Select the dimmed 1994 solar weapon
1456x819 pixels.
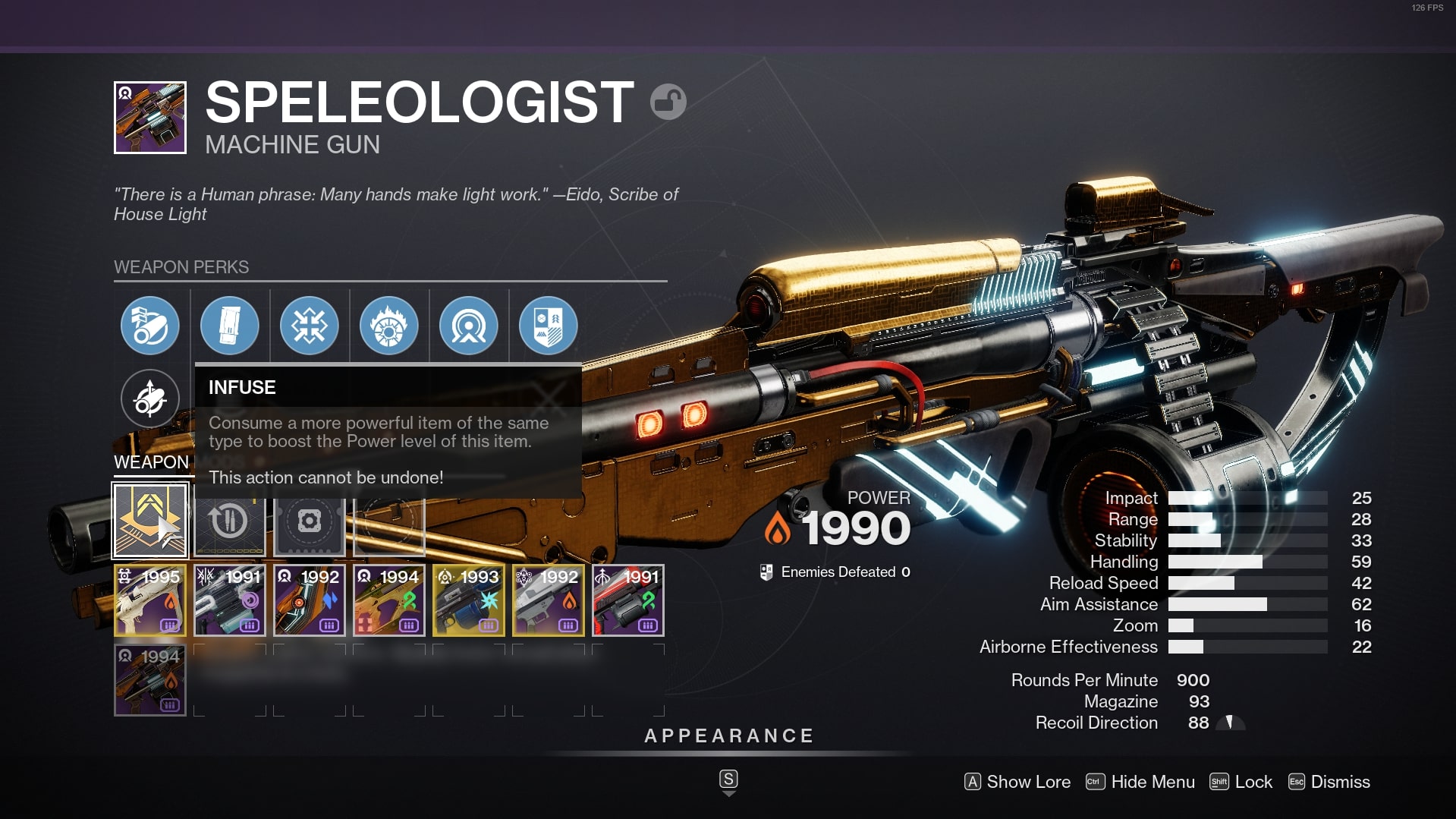click(x=150, y=680)
